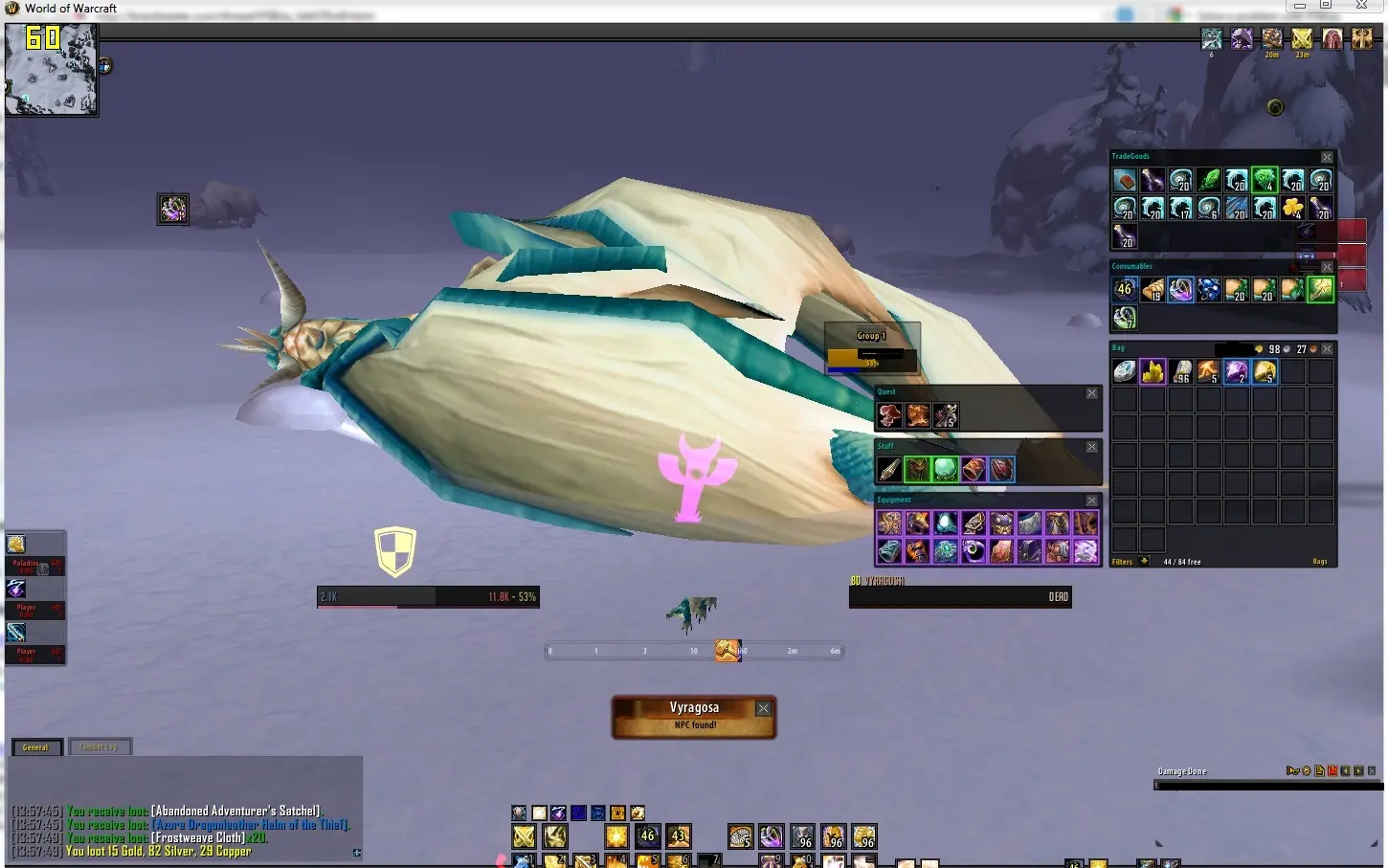Switch to the General chat tab
Image resolution: width=1388 pixels, height=868 pixels.
click(x=36, y=747)
